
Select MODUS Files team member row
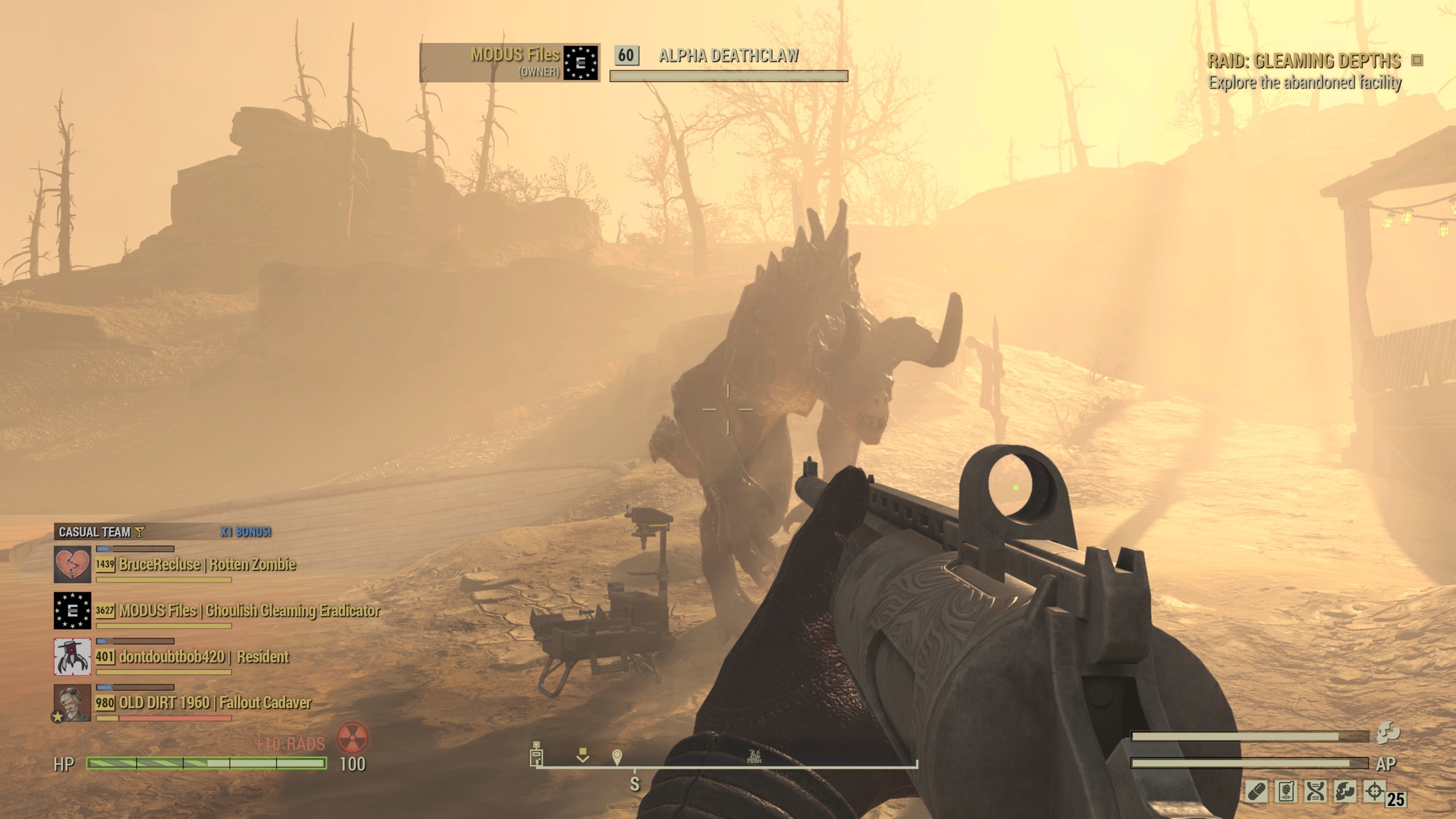tap(248, 611)
